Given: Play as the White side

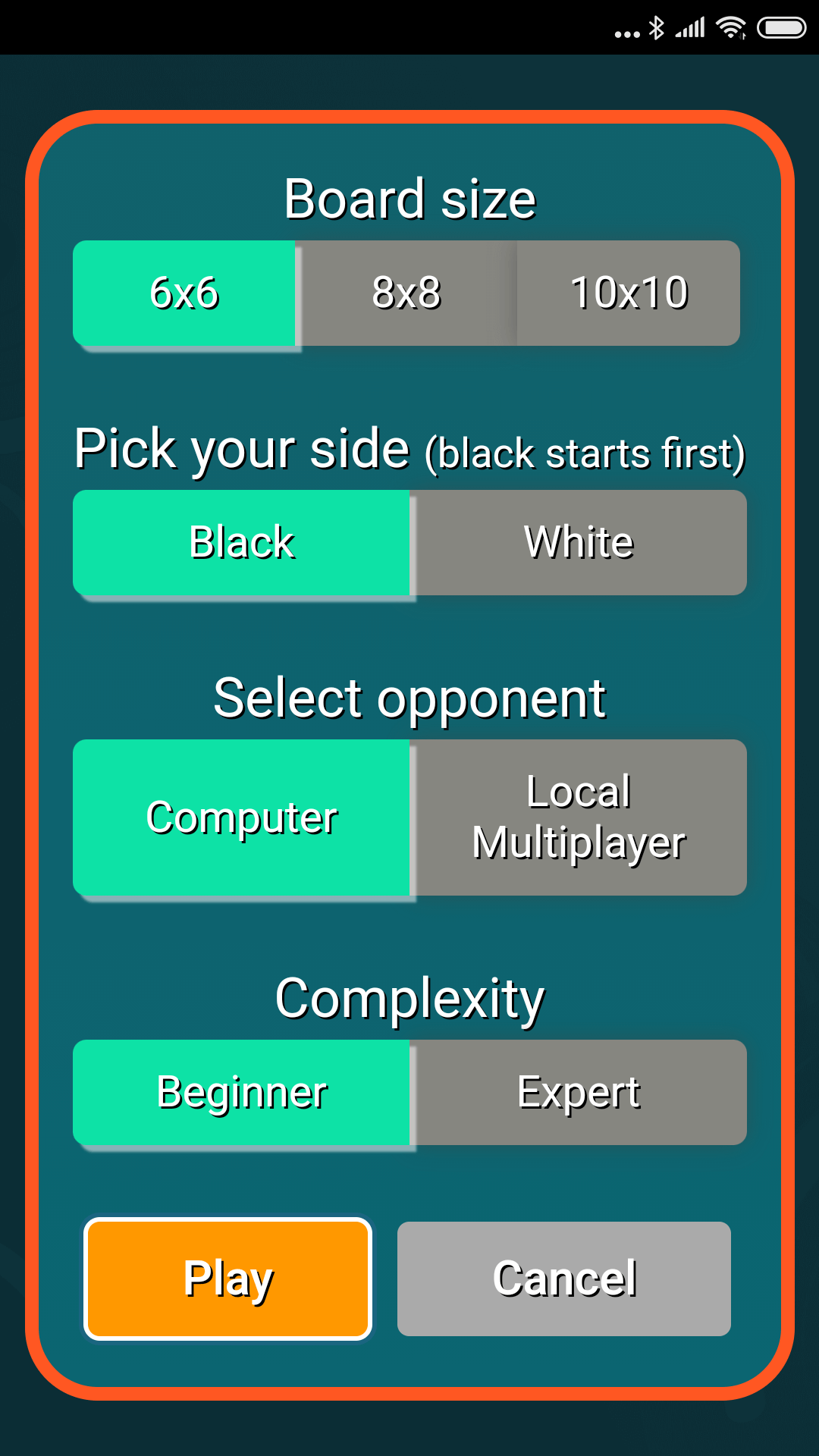Looking at the screenshot, I should tap(579, 543).
